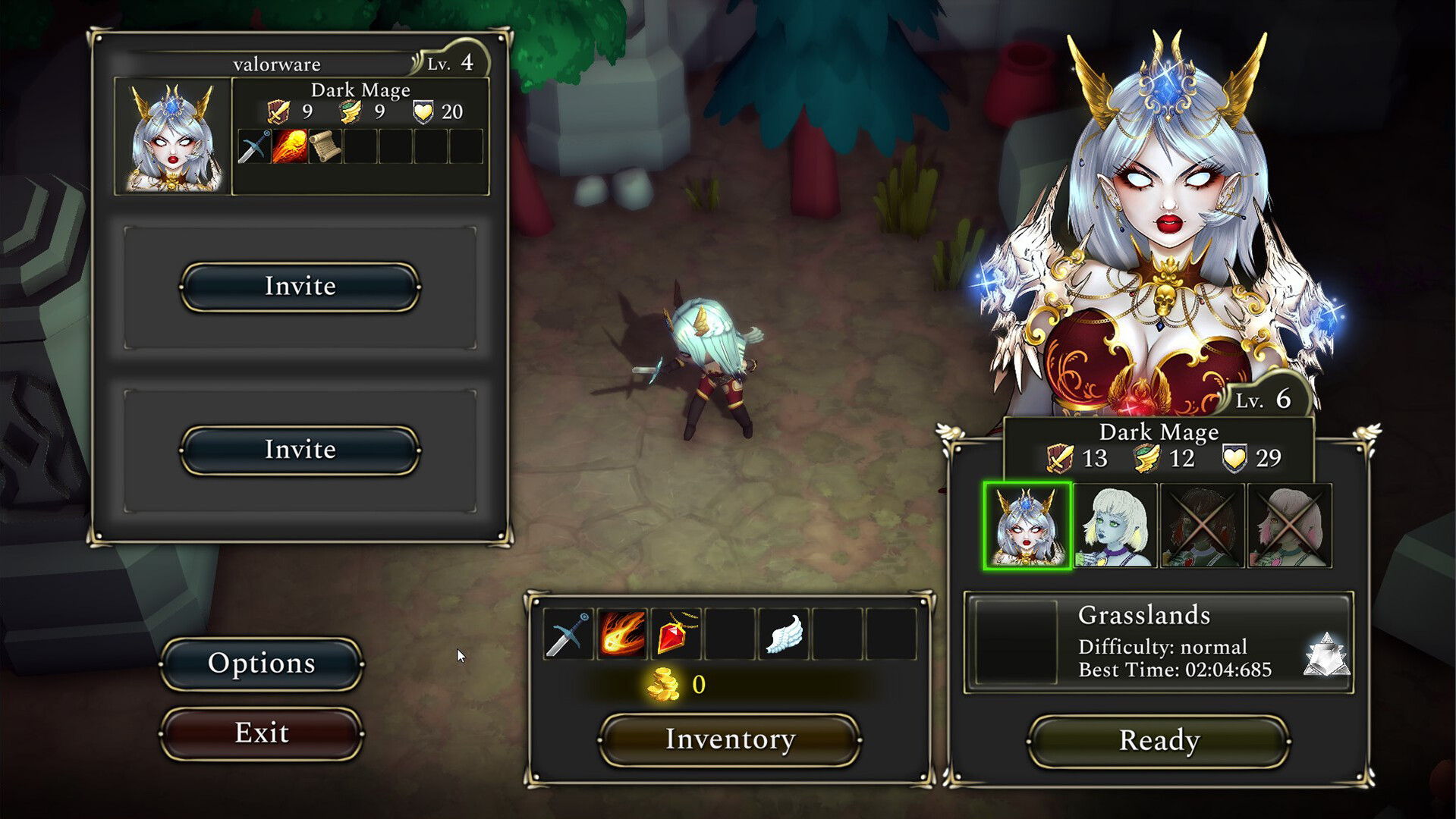Click the top Invite button
This screenshot has height=819, width=1456.
[x=300, y=287]
